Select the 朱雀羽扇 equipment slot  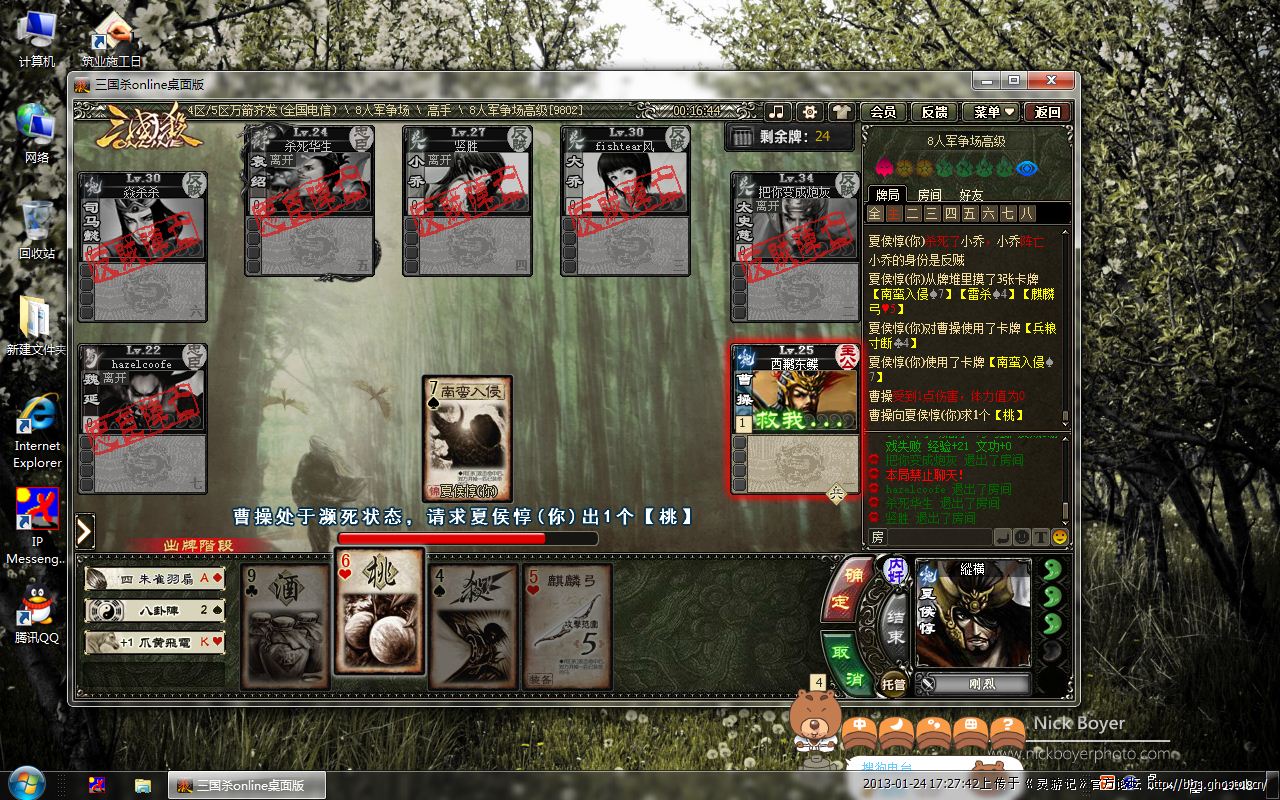tap(155, 578)
